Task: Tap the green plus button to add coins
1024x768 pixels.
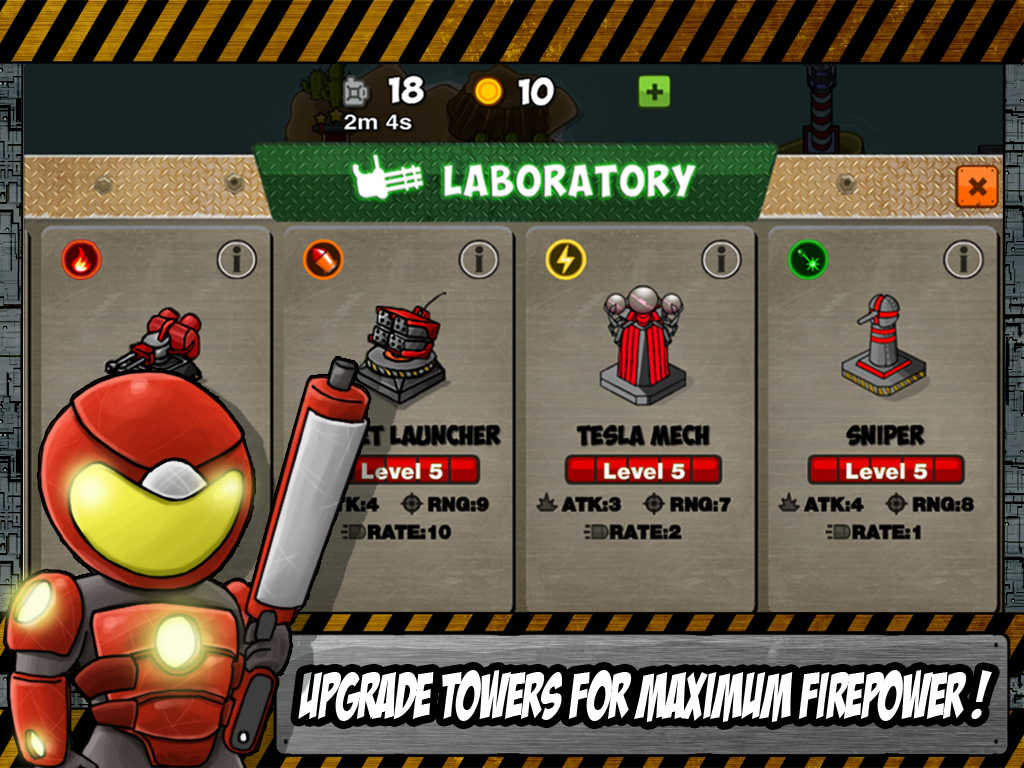Action: (654, 93)
